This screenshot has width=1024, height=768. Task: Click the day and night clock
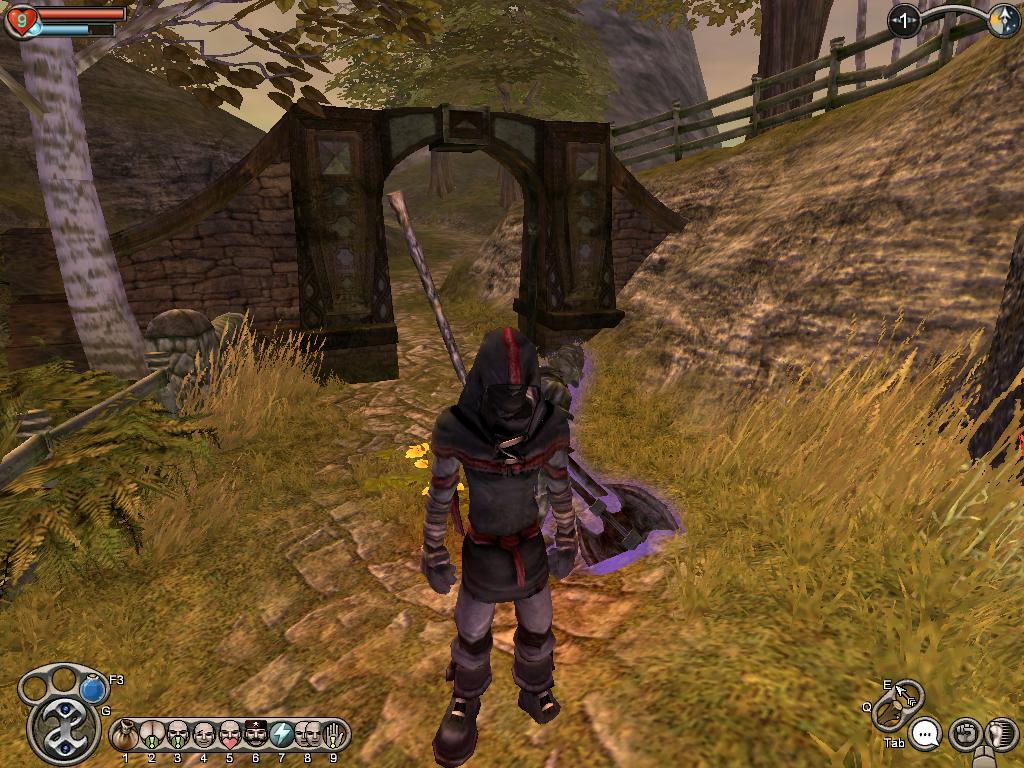coord(1003,20)
